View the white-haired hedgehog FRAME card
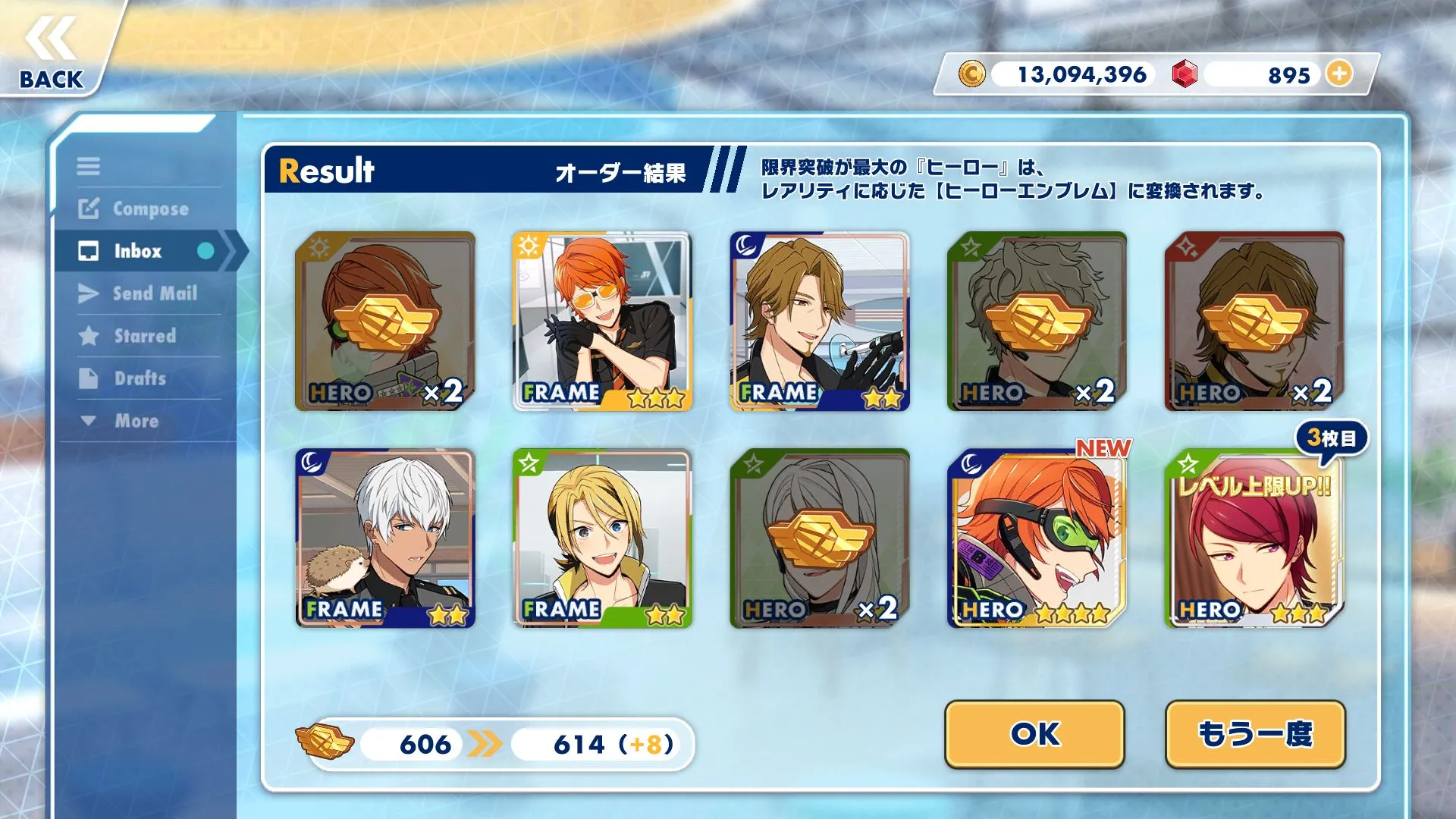 tap(385, 538)
